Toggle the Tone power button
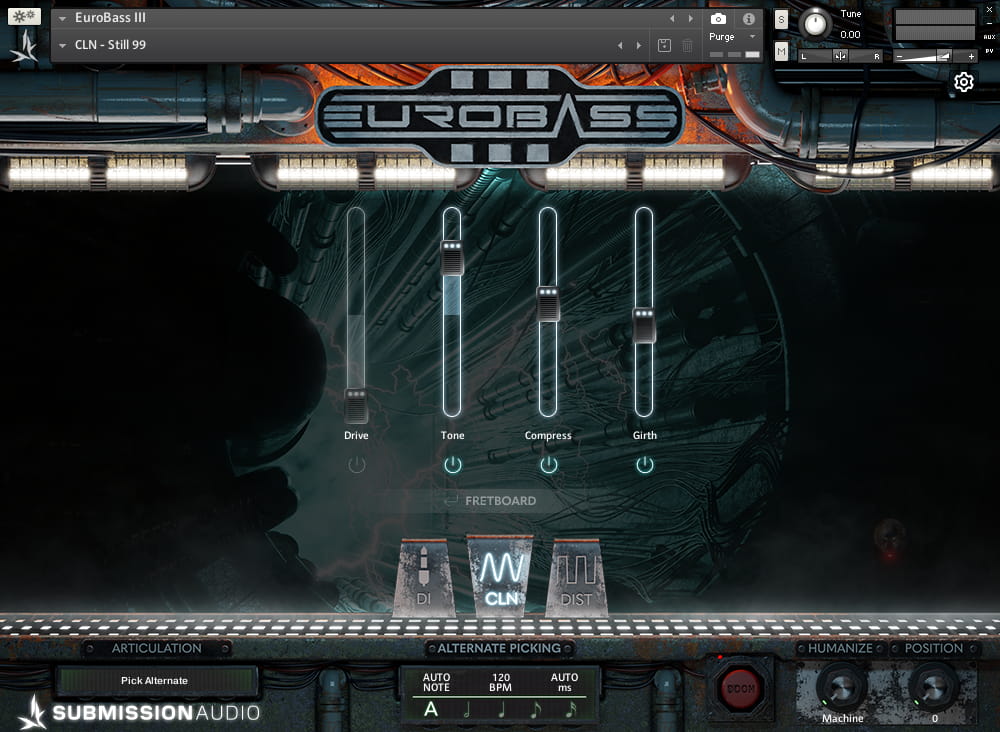The height and width of the screenshot is (732, 1000). coord(453,465)
